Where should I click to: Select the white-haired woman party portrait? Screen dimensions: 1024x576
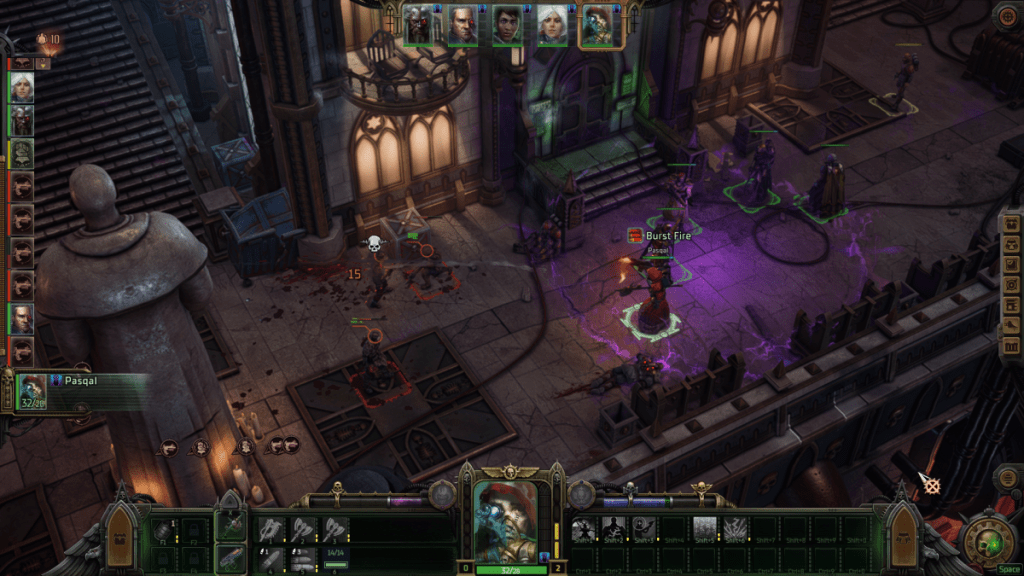[x=552, y=27]
